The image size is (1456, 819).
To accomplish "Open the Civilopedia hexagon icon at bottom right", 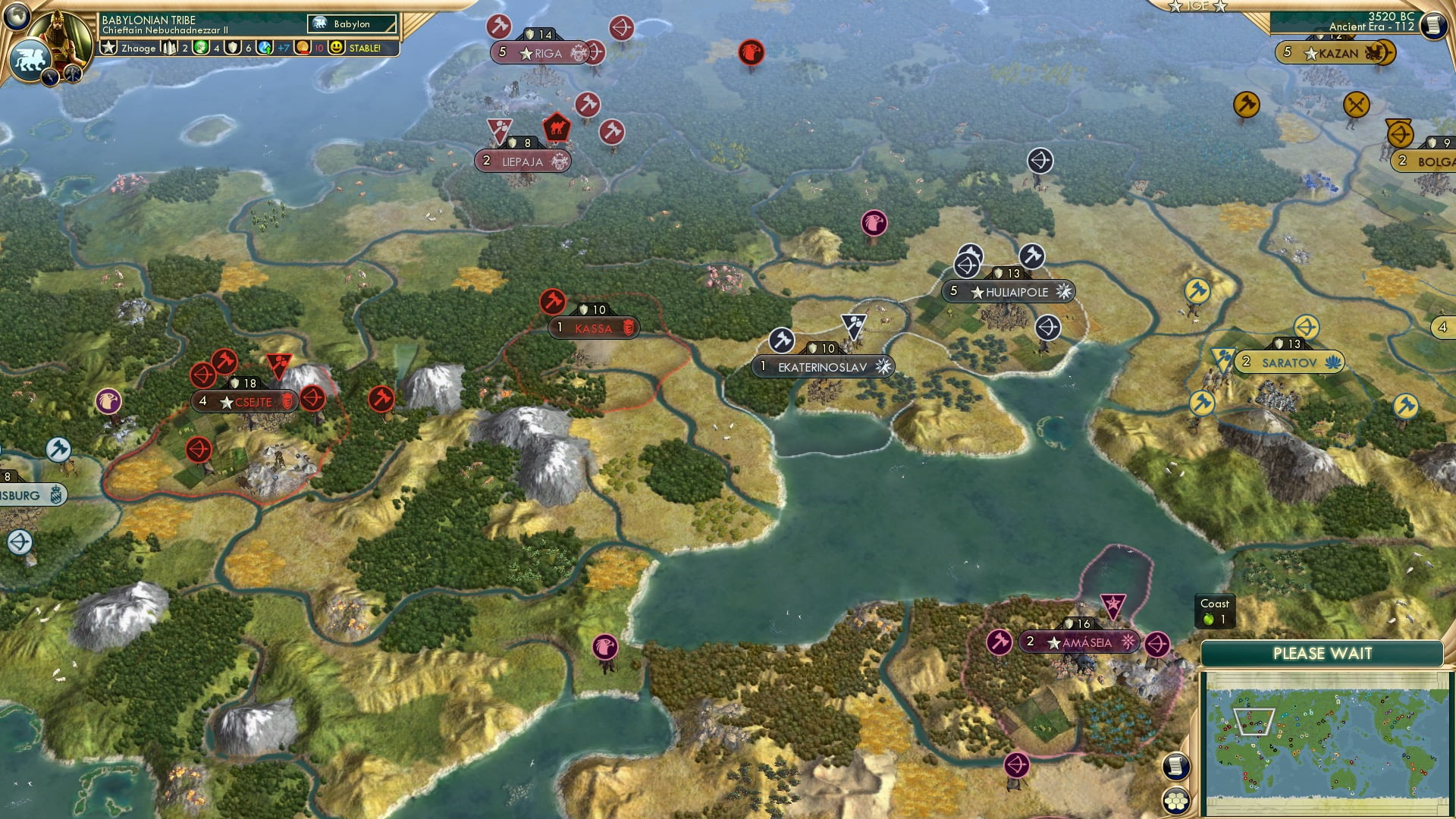I will (x=1176, y=801).
